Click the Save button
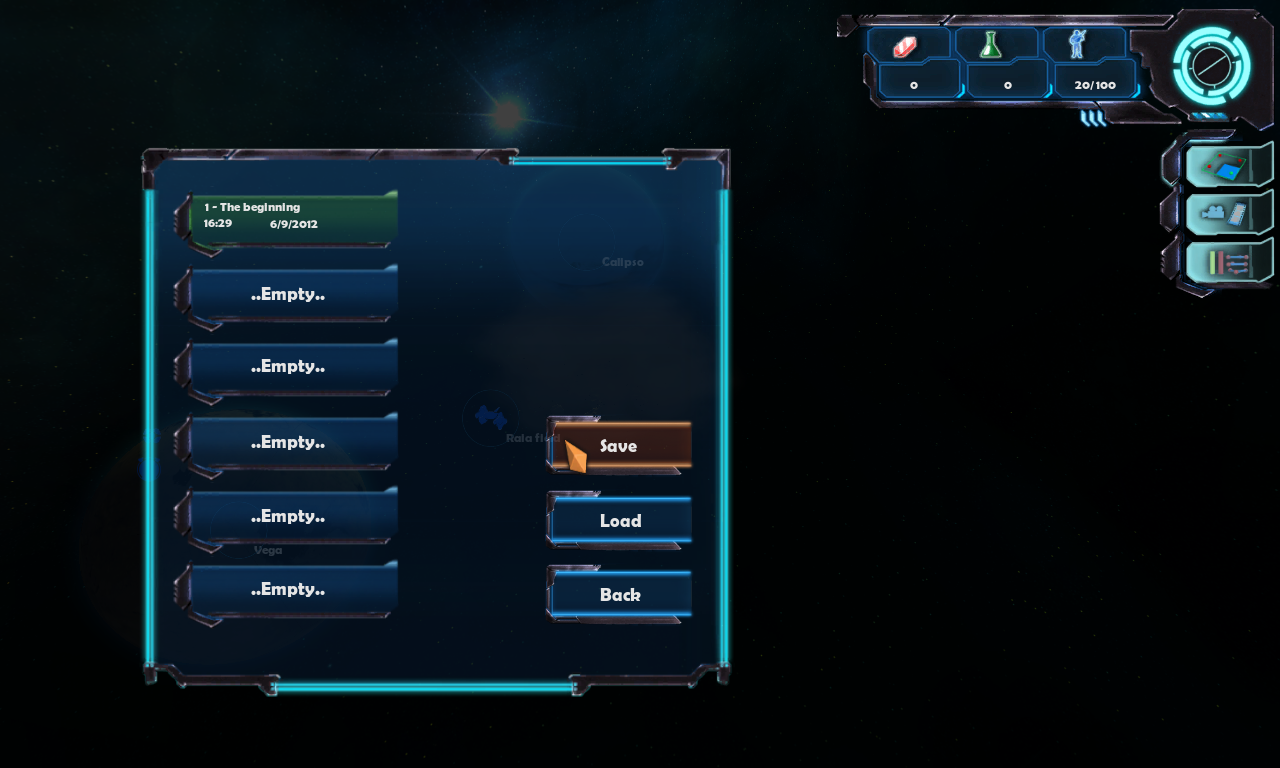This screenshot has height=768, width=1280. click(x=621, y=446)
